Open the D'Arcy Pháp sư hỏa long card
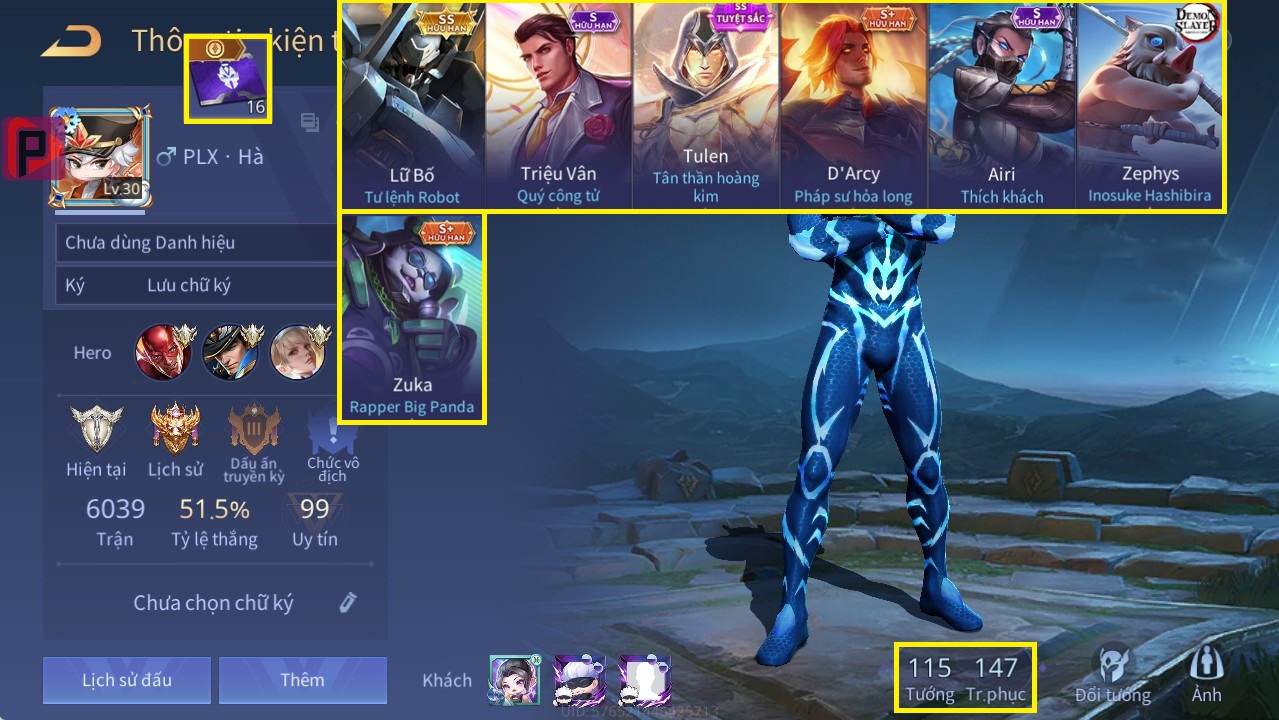 [x=853, y=106]
